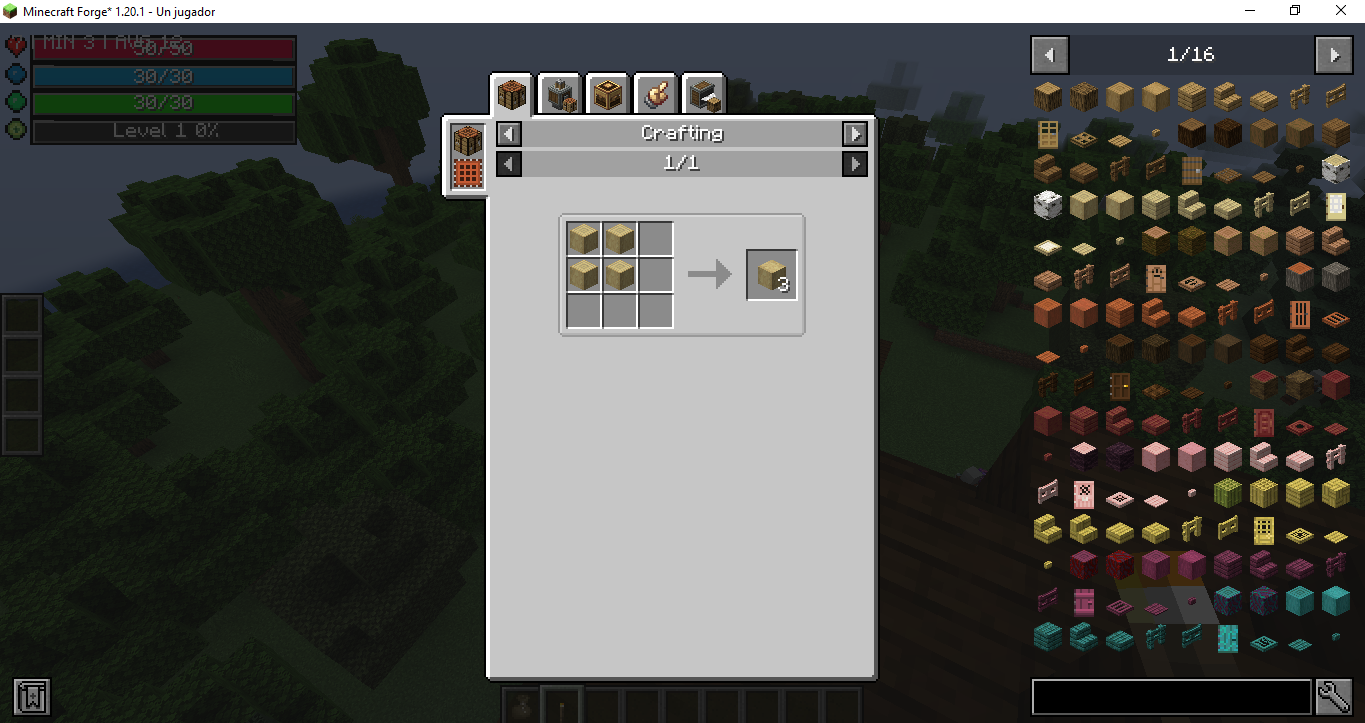
Task: Click next page arrow of the item list
Action: coord(1334,55)
